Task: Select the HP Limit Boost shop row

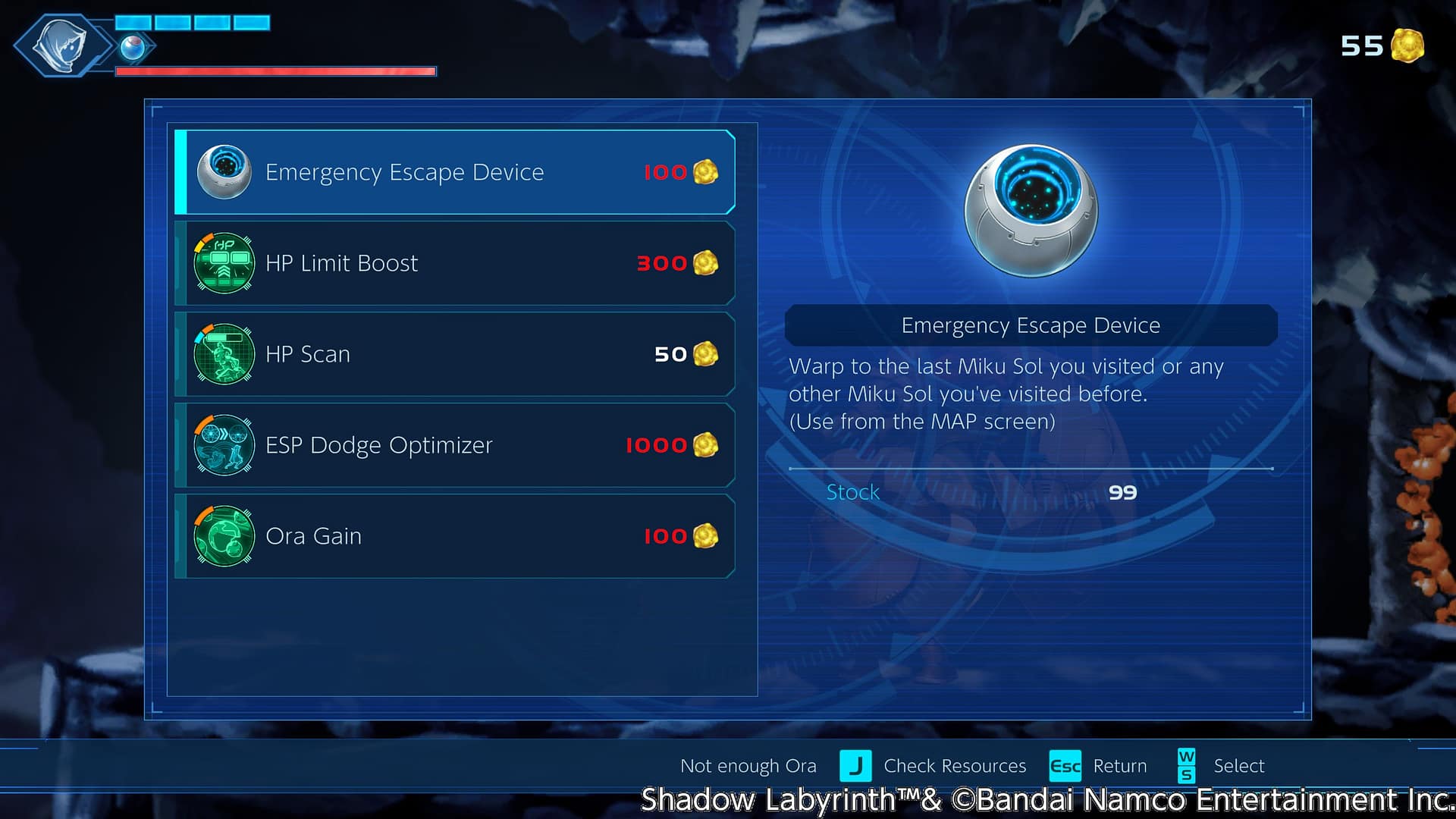Action: 455,263
